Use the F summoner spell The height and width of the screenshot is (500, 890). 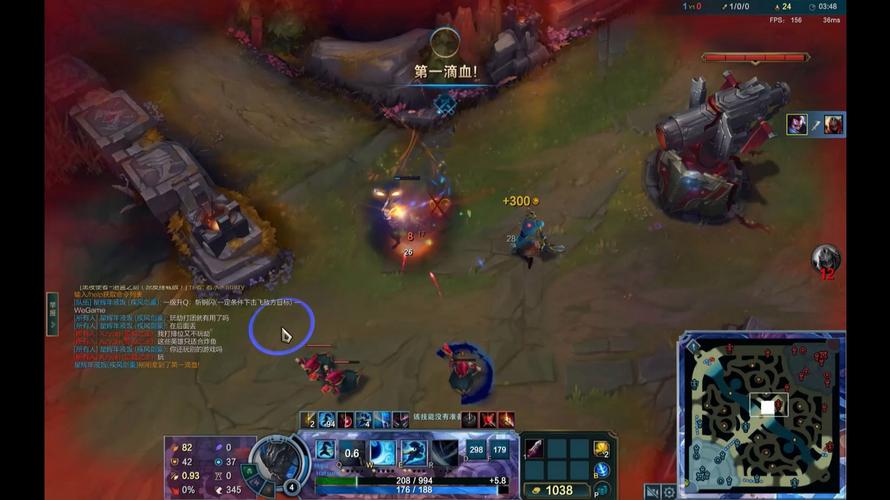pos(499,452)
